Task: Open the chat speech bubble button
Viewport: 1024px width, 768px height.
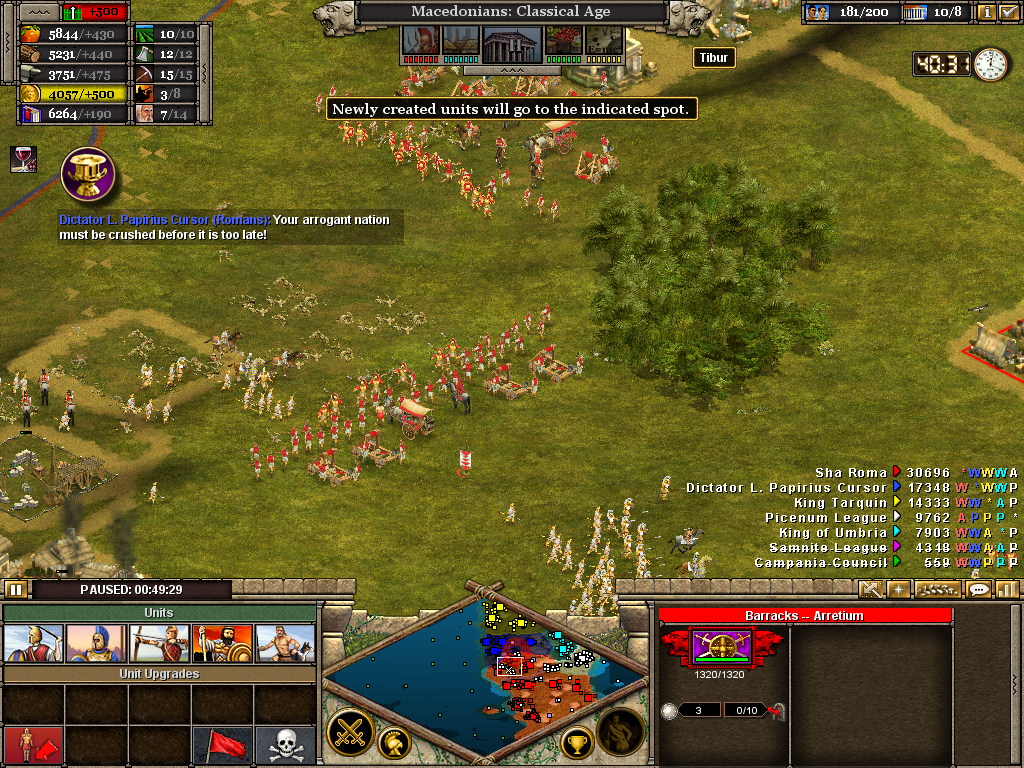Action: click(x=978, y=590)
